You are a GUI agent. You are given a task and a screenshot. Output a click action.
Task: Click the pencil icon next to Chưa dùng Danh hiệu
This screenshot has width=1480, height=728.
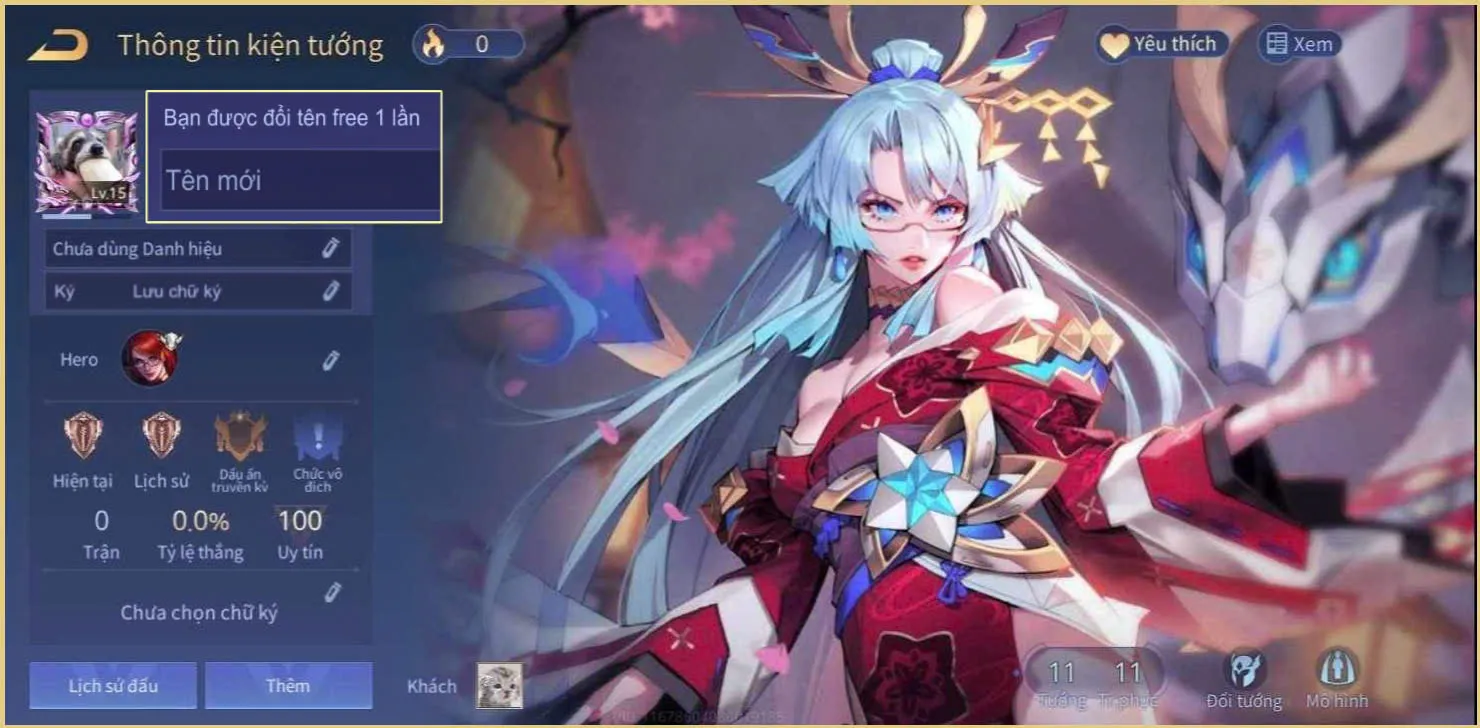click(331, 248)
